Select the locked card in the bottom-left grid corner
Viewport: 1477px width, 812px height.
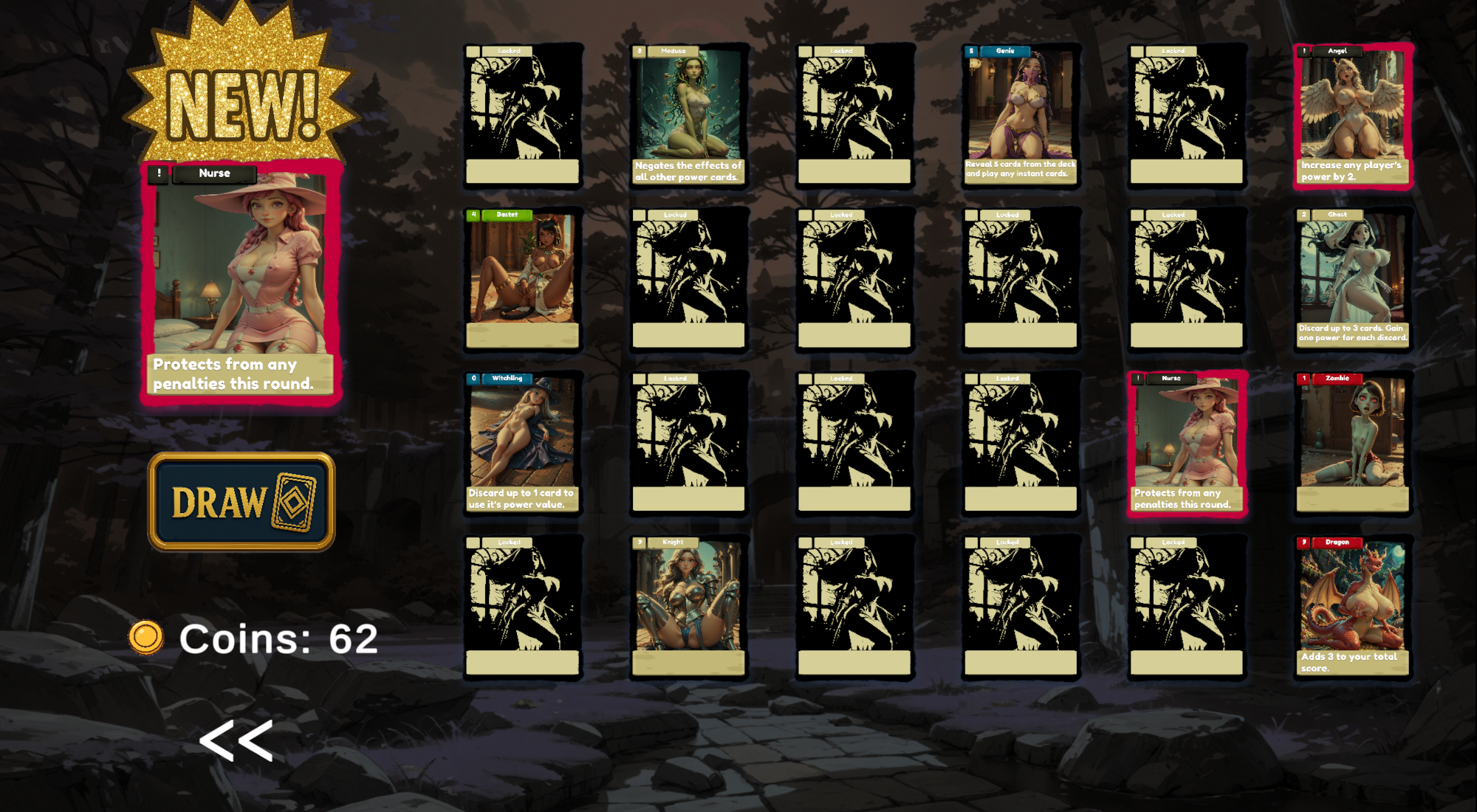tap(524, 607)
